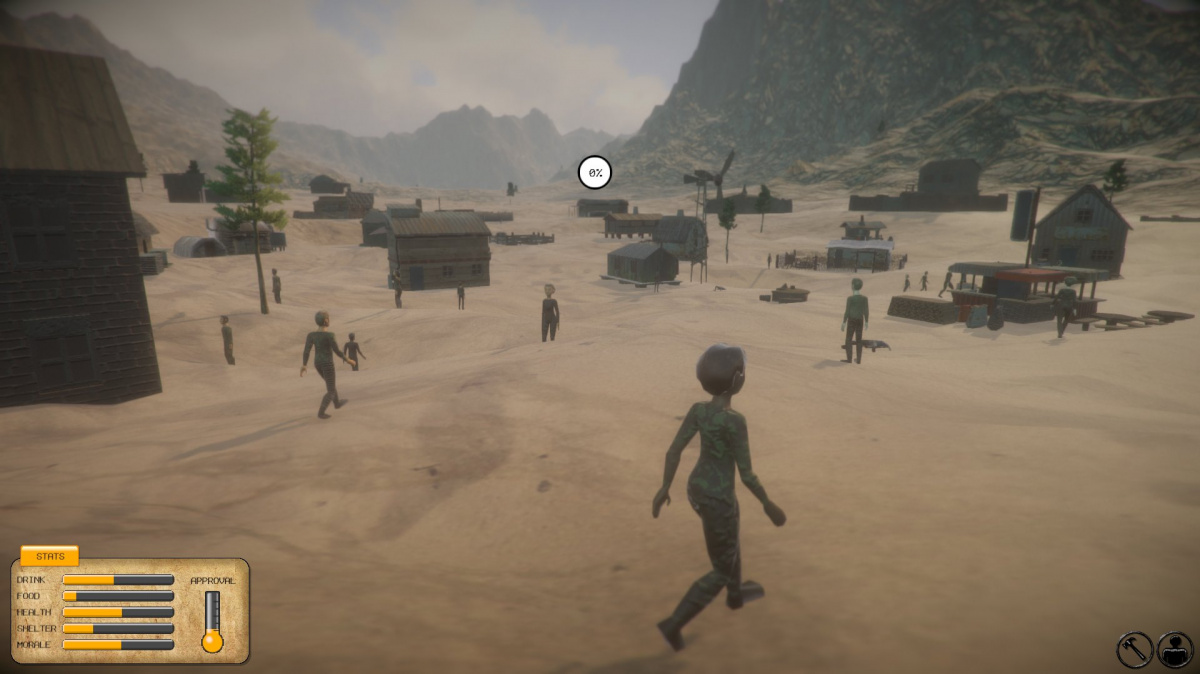Open the hammer build menu icon
Screen dimensions: 1200x674
1135,649
